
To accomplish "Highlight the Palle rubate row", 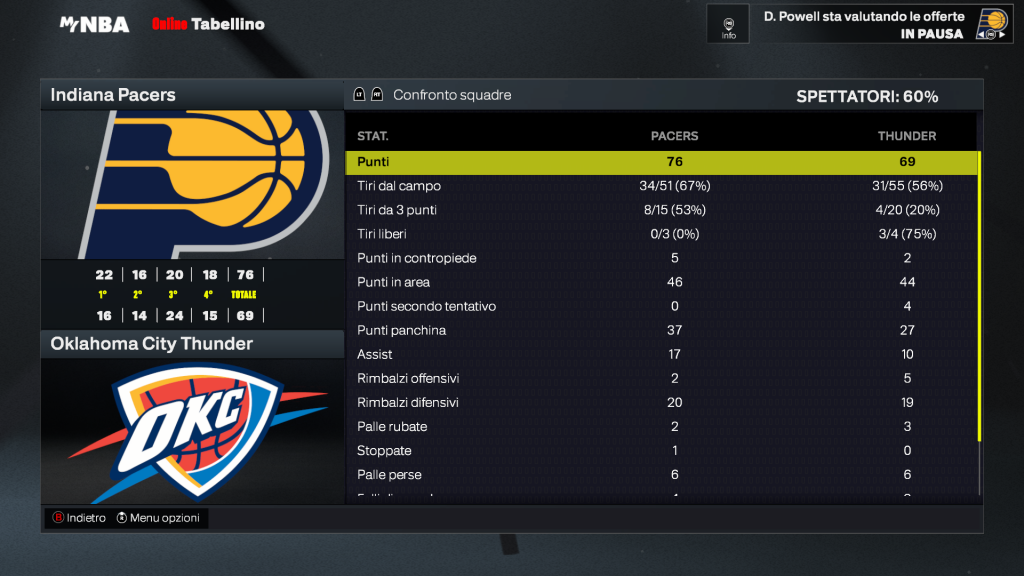I will [660, 426].
